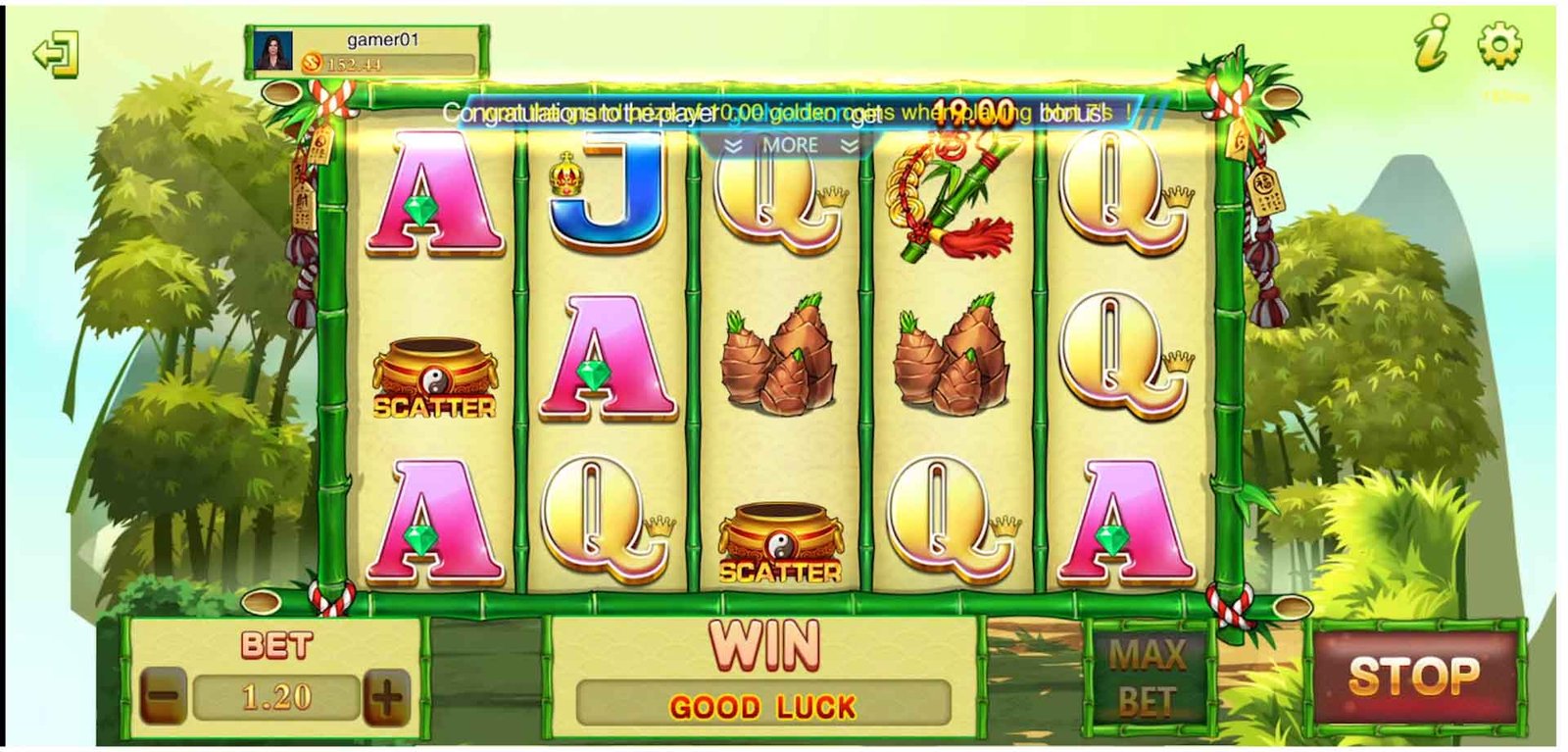Stop the spinning reels

[1413, 677]
